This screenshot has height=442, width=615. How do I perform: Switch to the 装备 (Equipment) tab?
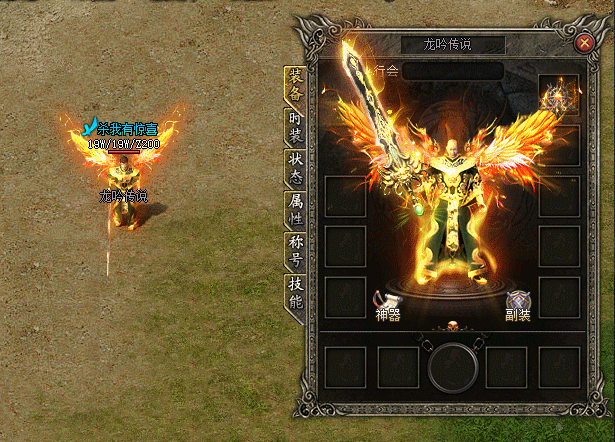click(x=295, y=85)
